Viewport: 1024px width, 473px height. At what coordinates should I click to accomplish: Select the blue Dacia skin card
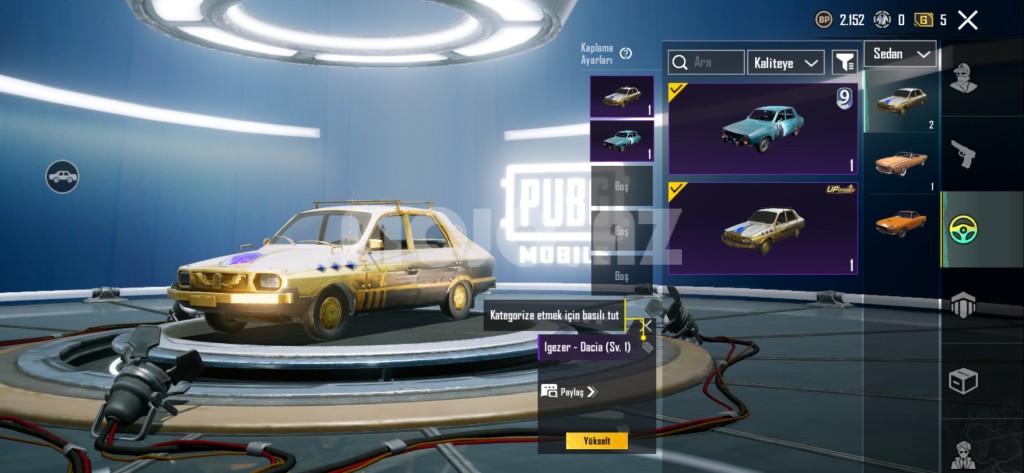click(x=763, y=128)
